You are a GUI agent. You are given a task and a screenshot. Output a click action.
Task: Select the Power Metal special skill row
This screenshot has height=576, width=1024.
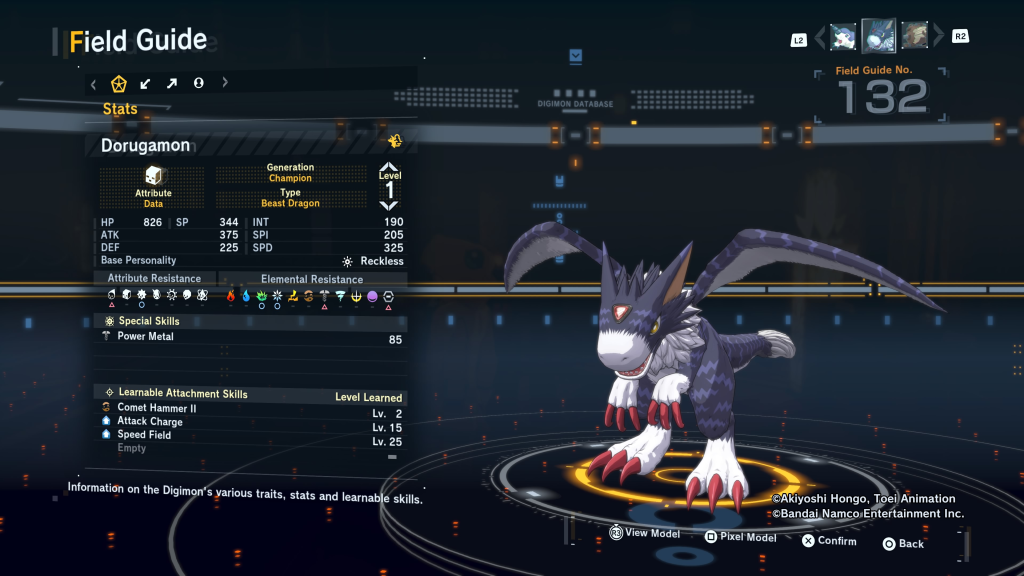pos(250,338)
